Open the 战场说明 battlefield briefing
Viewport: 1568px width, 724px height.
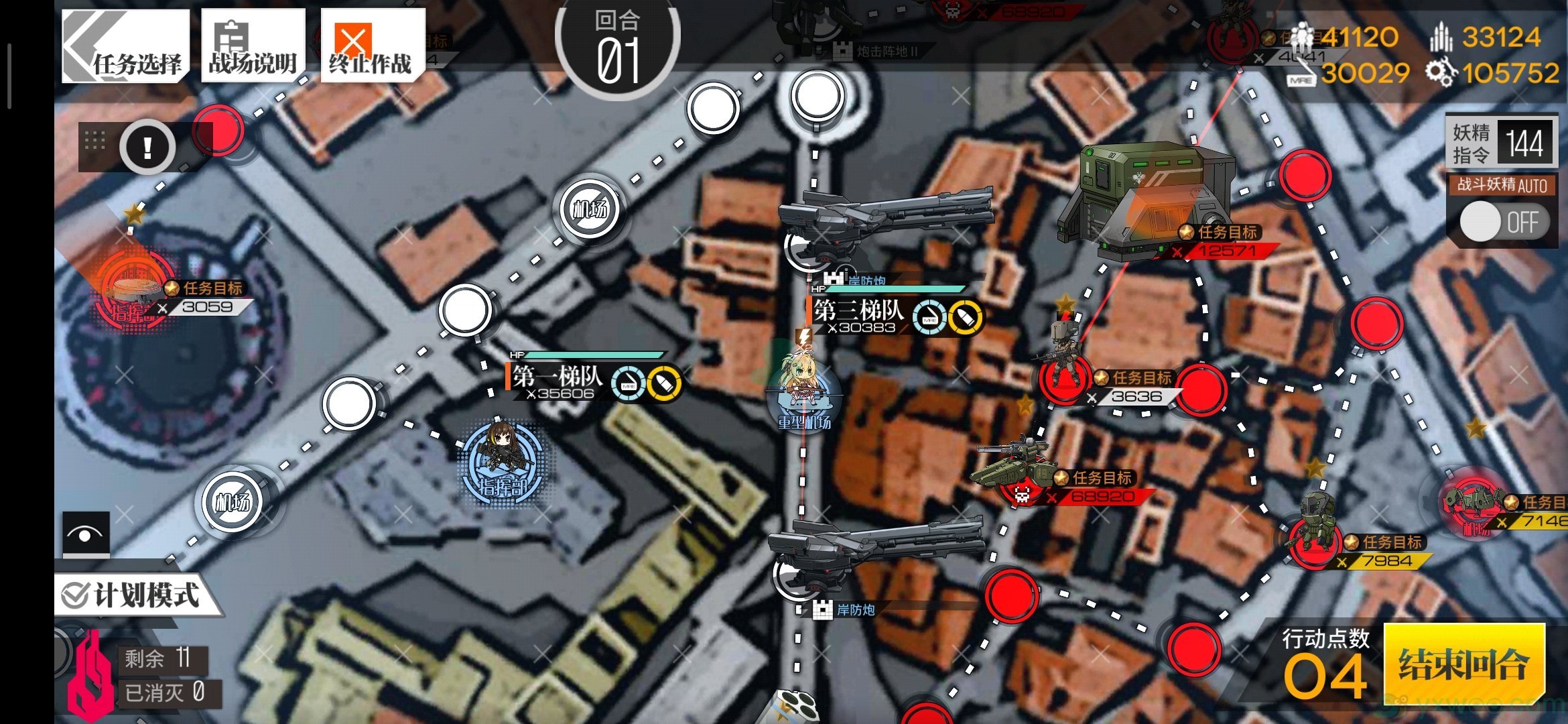253,47
